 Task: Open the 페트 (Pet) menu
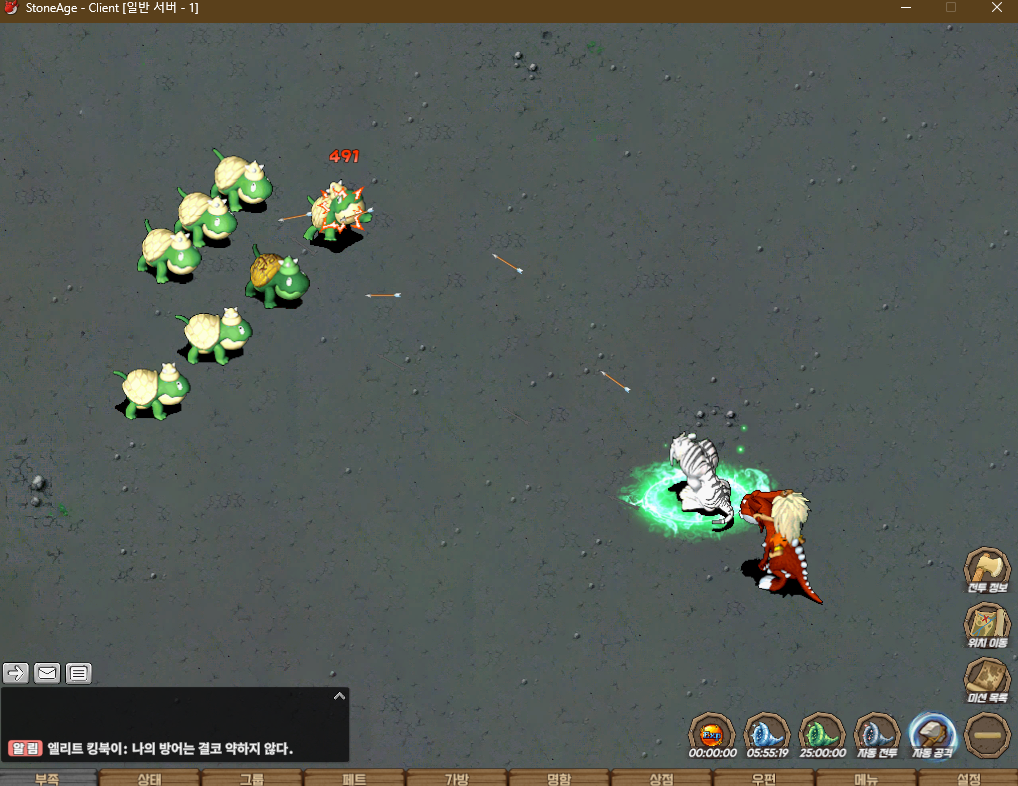[354, 778]
